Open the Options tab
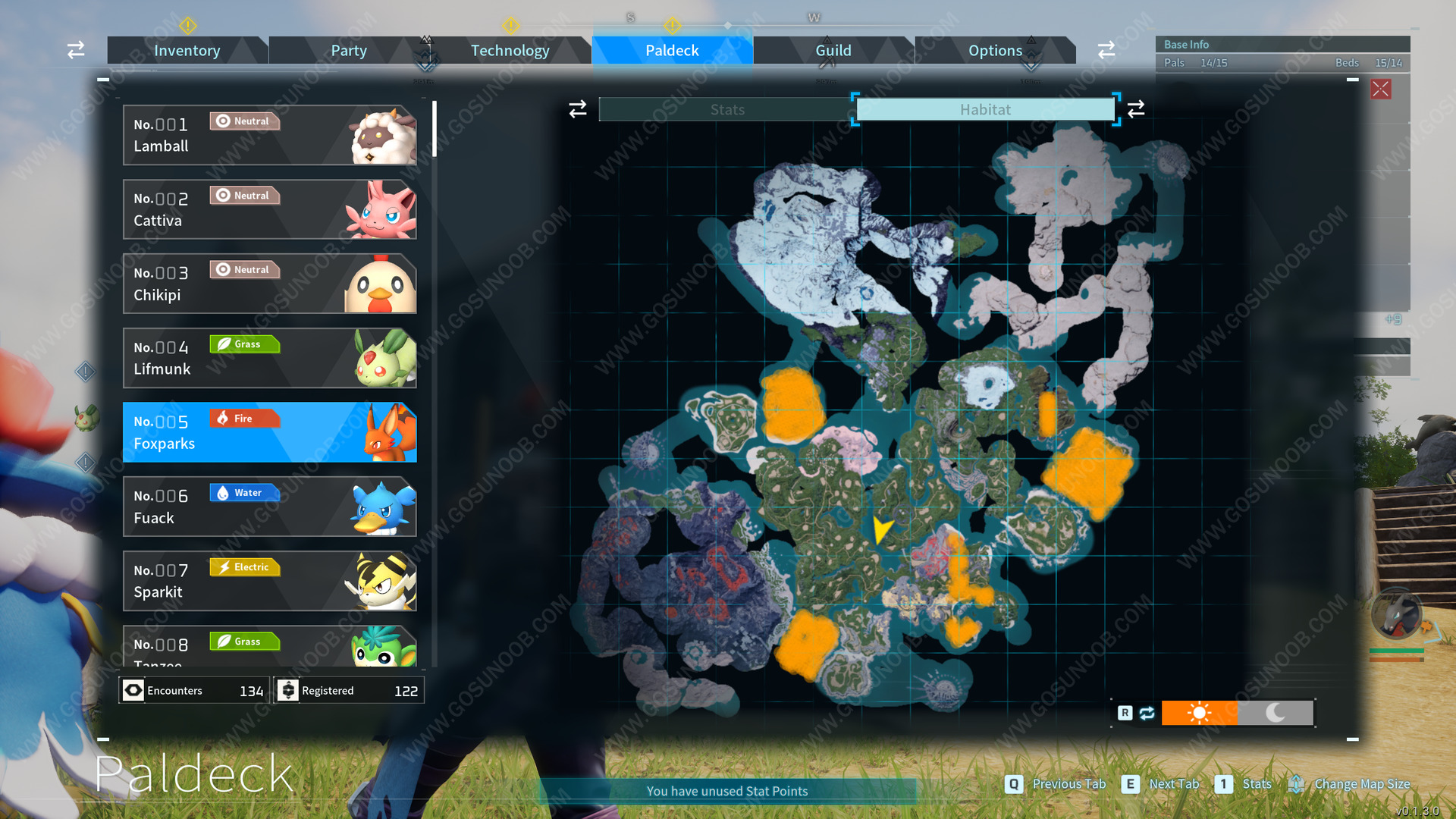The width and height of the screenshot is (1456, 819). point(995,51)
